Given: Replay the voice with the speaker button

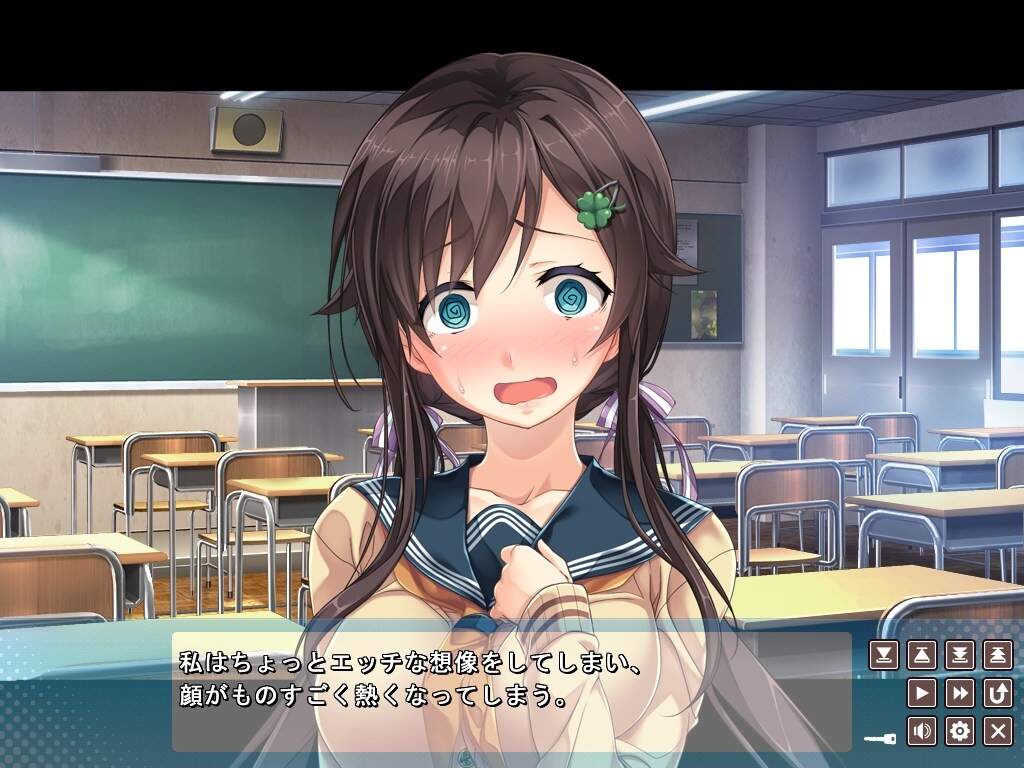Looking at the screenshot, I should (921, 731).
